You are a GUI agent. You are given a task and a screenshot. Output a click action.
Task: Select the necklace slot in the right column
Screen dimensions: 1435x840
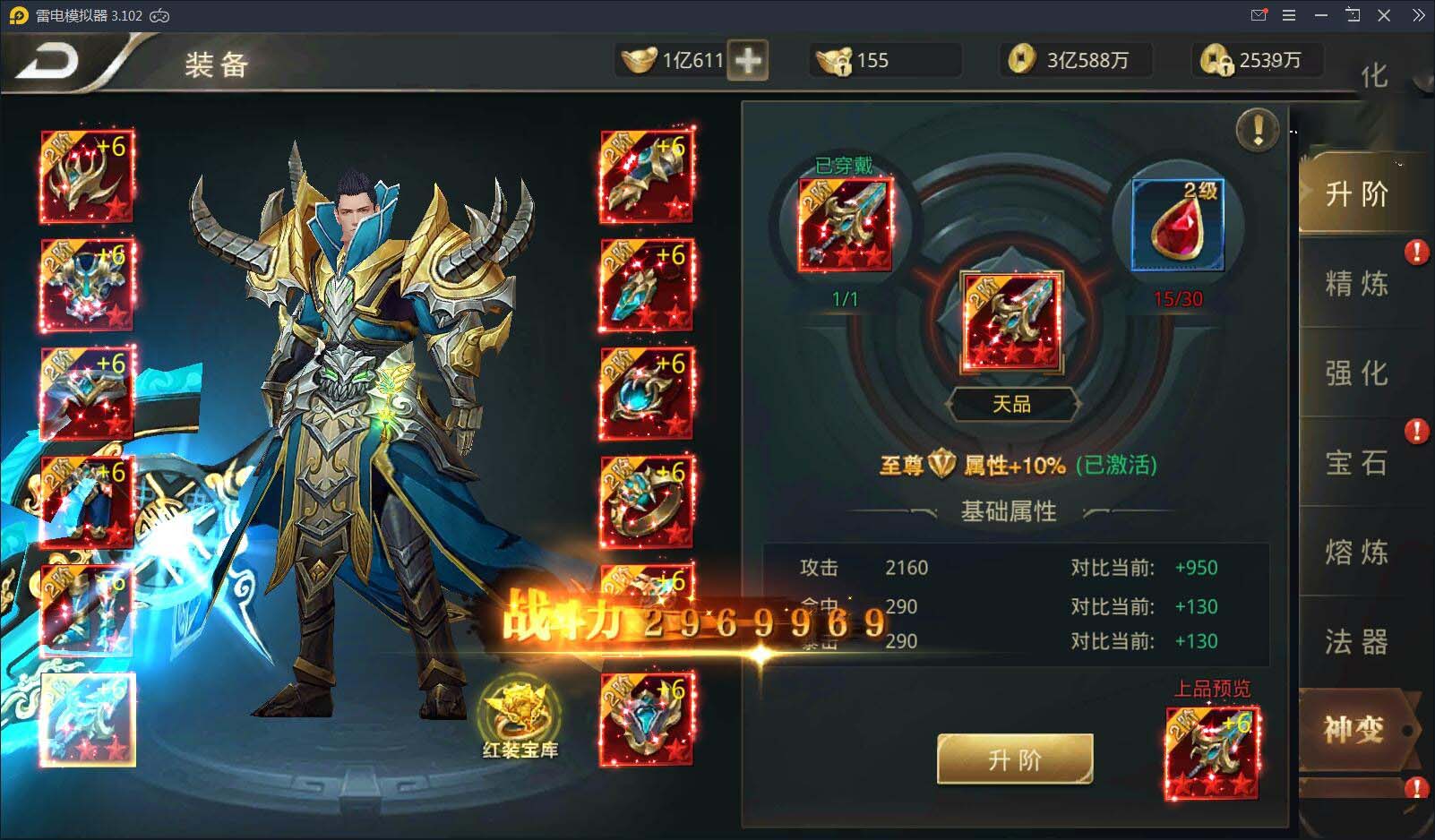649,394
